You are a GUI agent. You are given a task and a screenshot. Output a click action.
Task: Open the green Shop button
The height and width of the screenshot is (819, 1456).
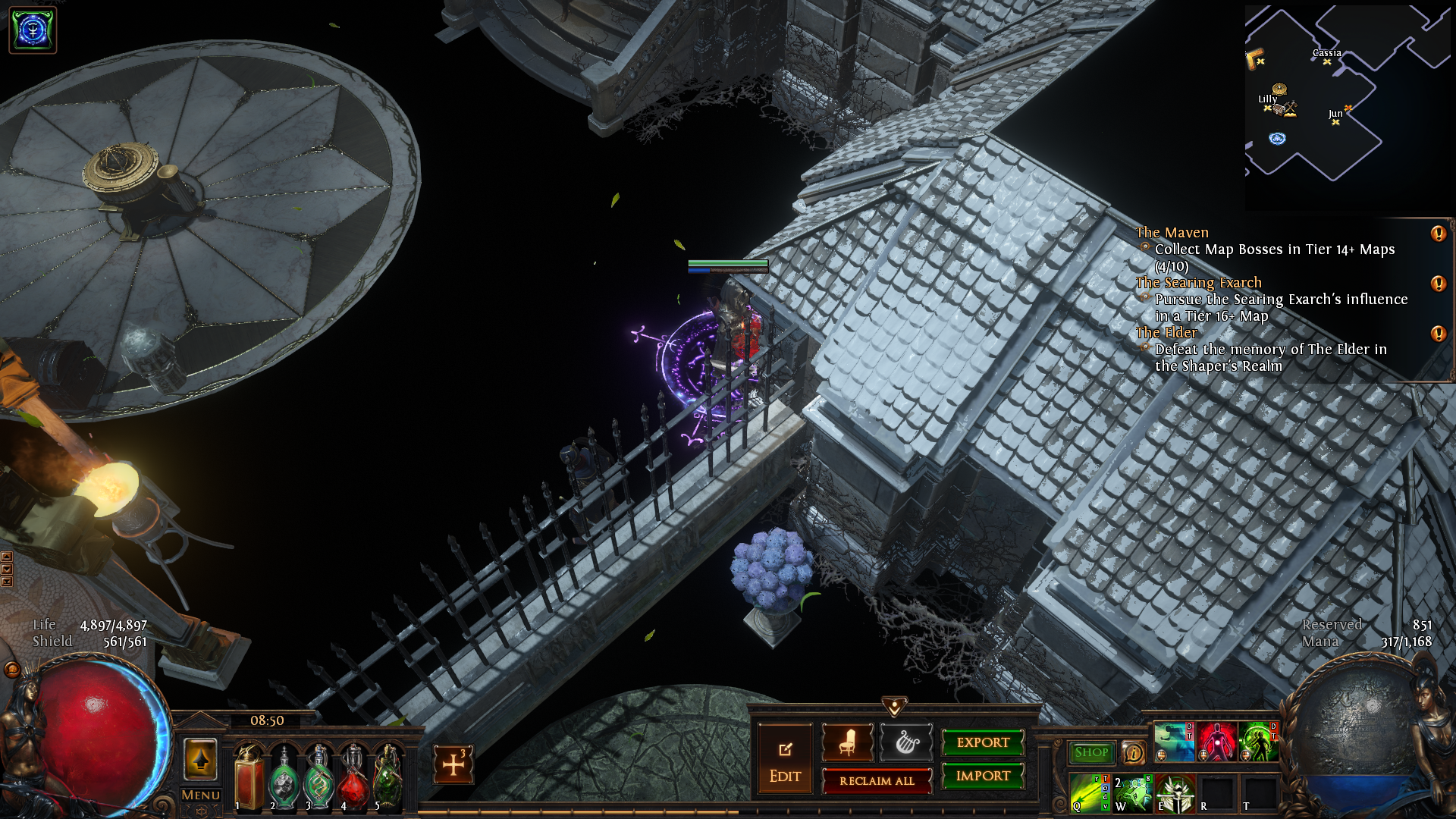point(1091,752)
